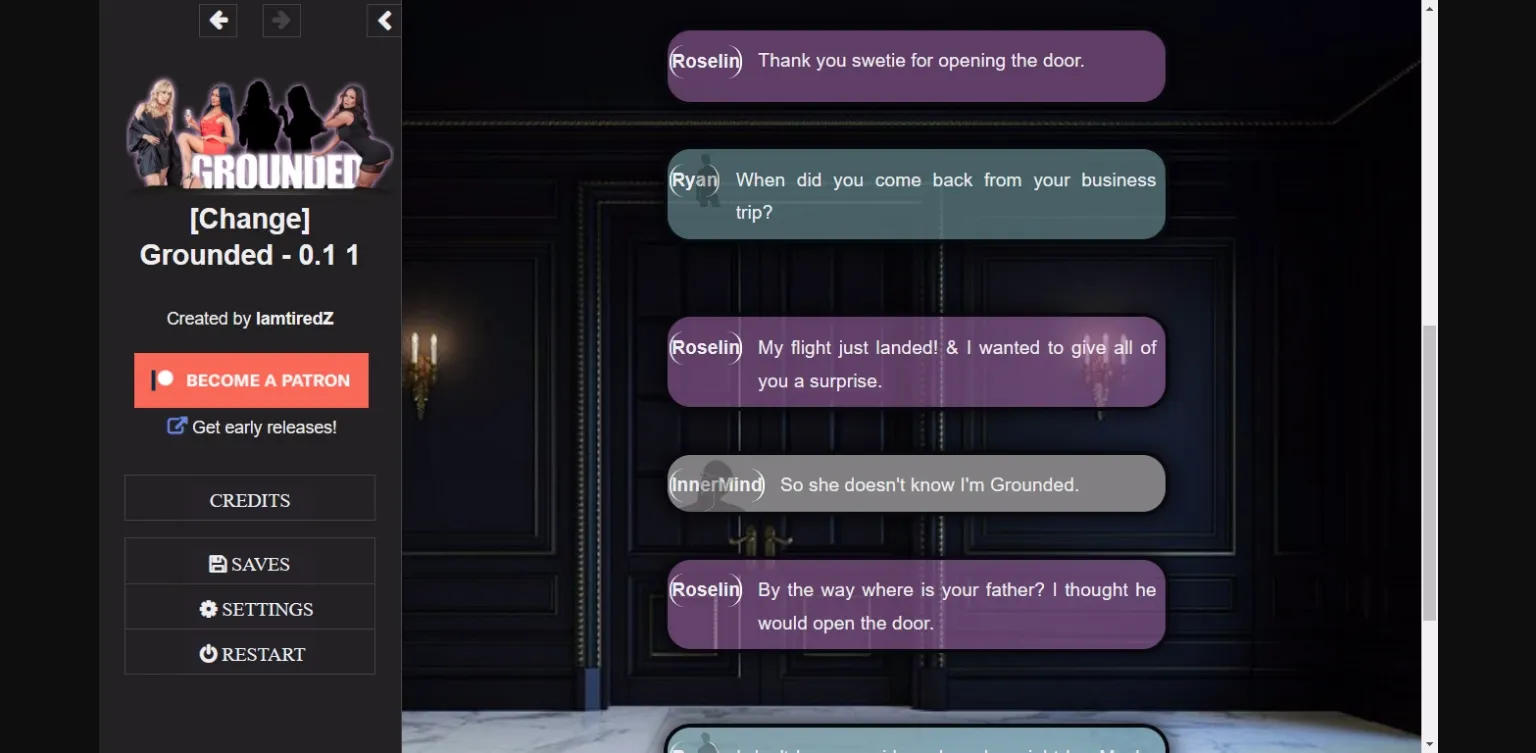Click the gear icon beside SETTINGS
Image resolution: width=1536 pixels, height=753 pixels.
[207, 608]
